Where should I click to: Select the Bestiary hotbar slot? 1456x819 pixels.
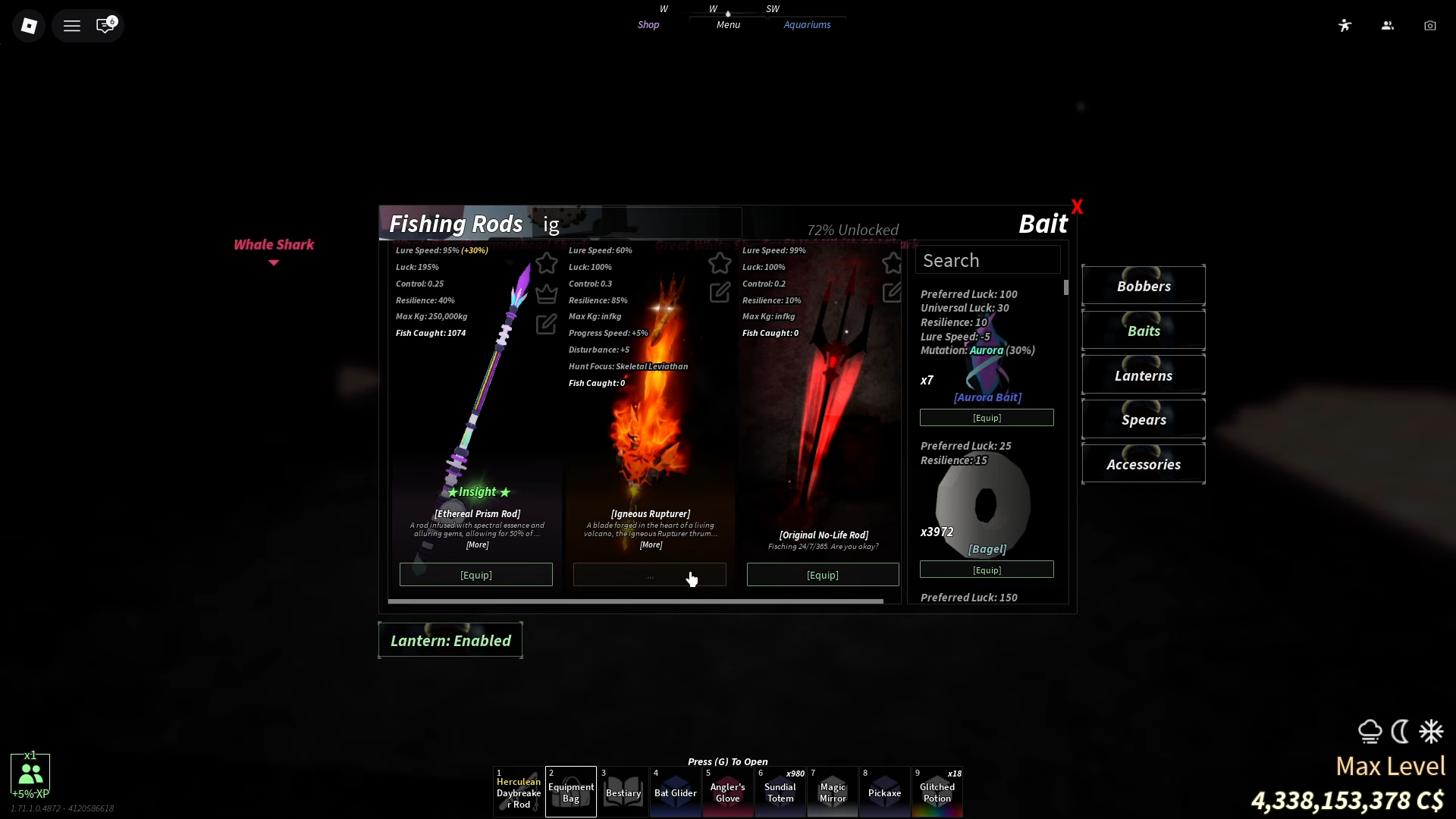(x=623, y=792)
